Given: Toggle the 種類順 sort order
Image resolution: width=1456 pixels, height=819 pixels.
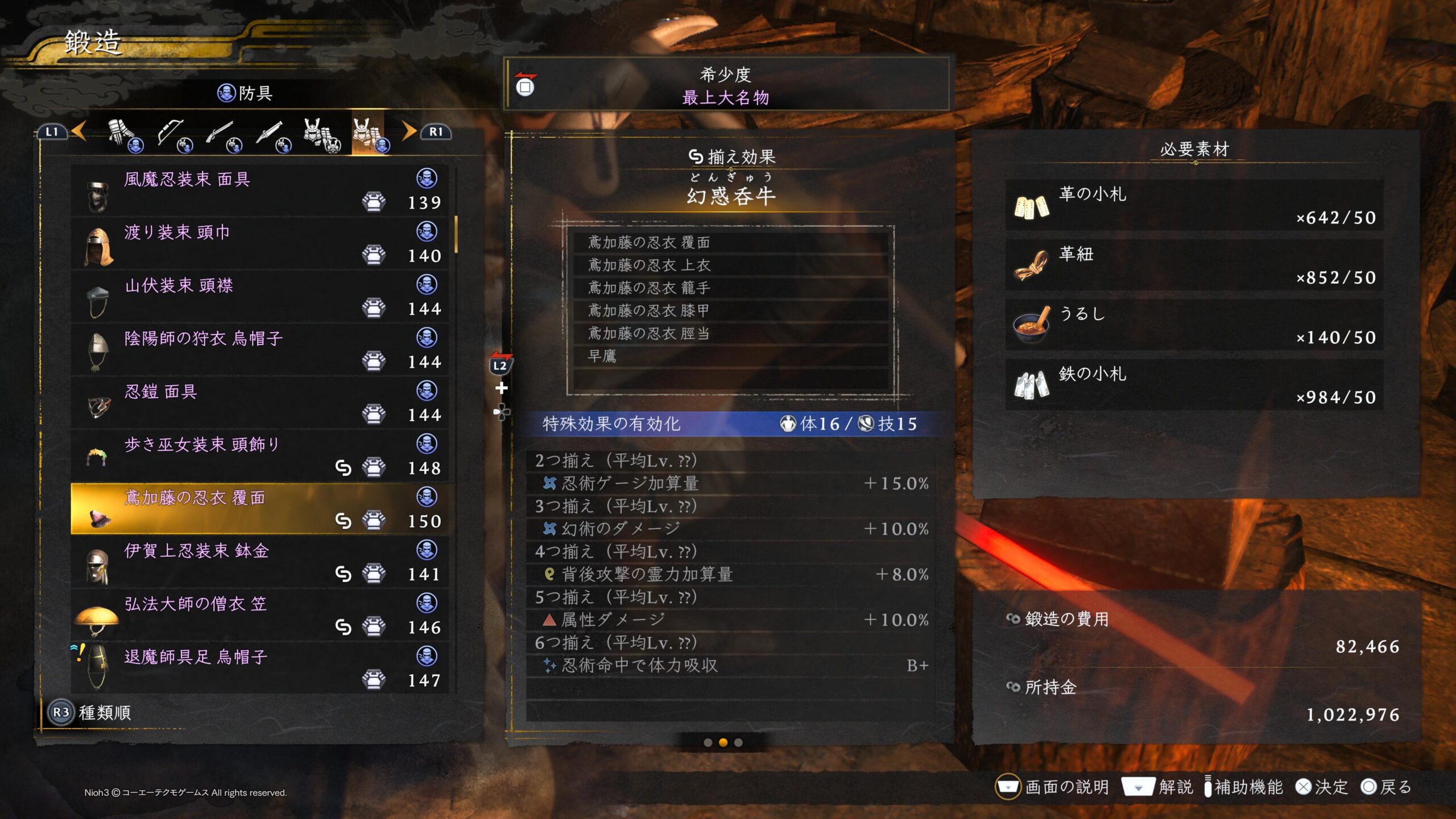Looking at the screenshot, I should (91, 713).
